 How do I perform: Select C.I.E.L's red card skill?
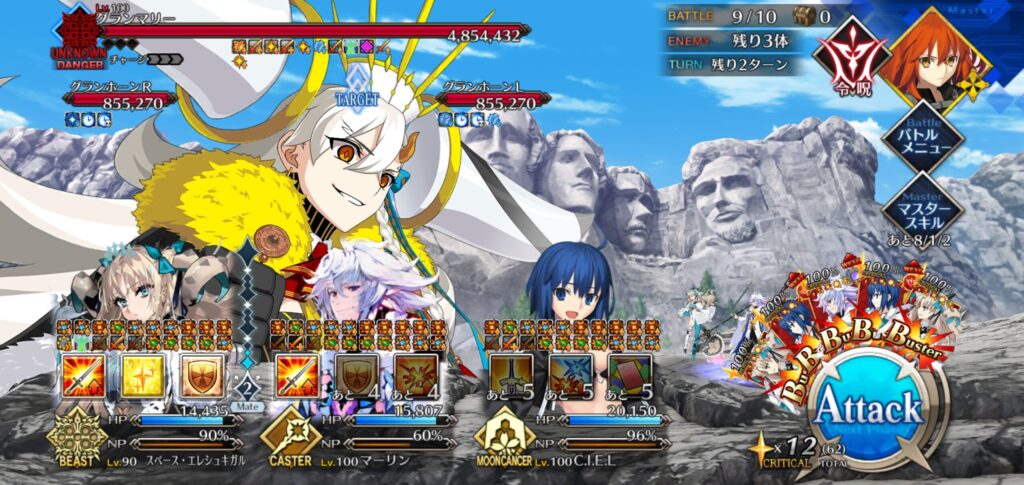627,376
